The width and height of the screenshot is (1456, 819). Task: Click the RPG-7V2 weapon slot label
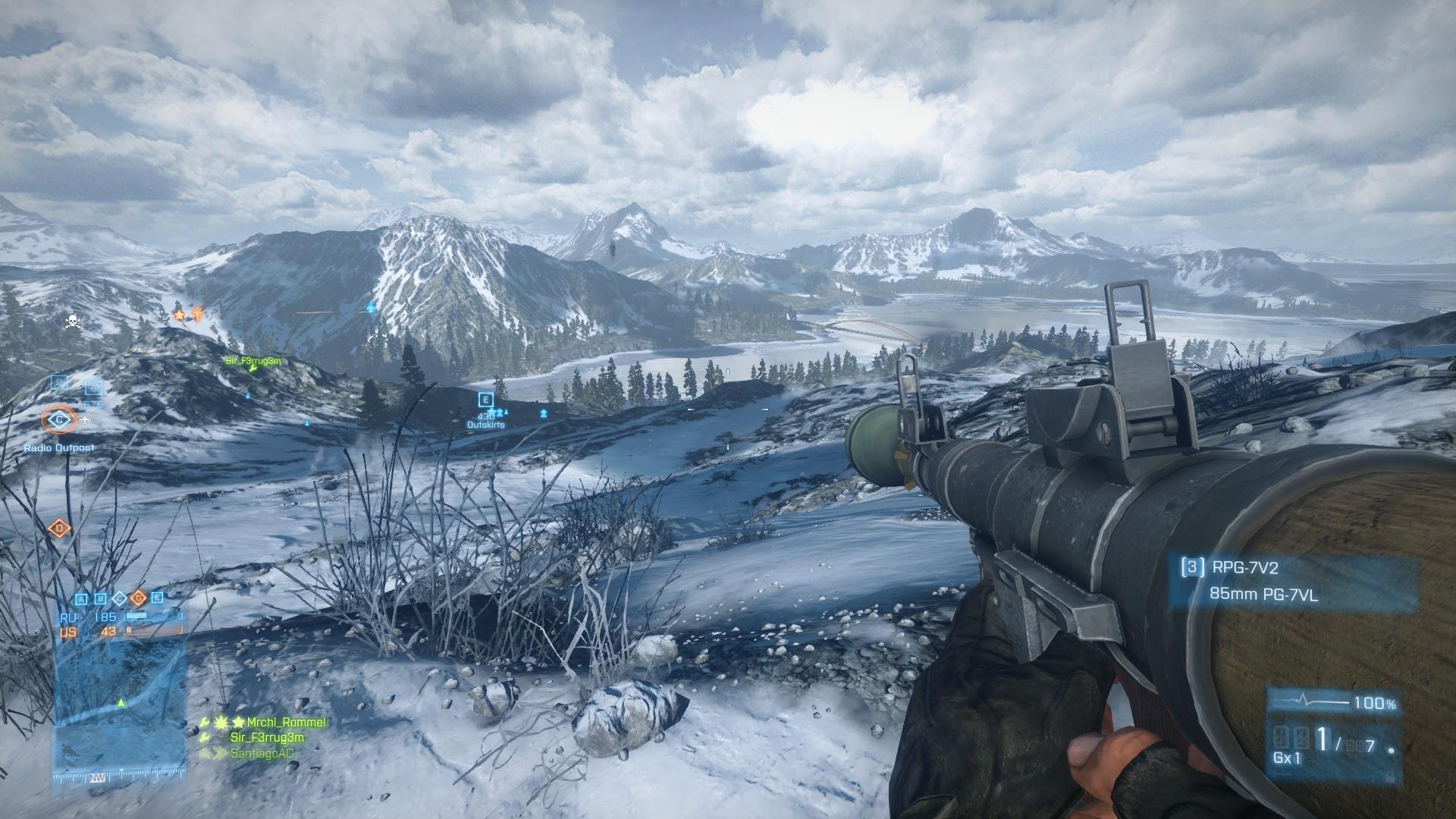pos(1239,567)
